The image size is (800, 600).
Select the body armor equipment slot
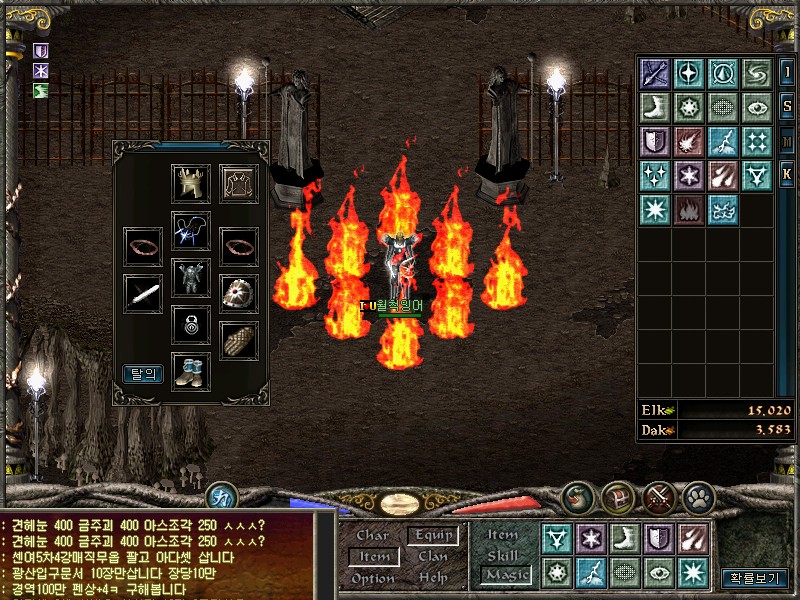tap(190, 277)
